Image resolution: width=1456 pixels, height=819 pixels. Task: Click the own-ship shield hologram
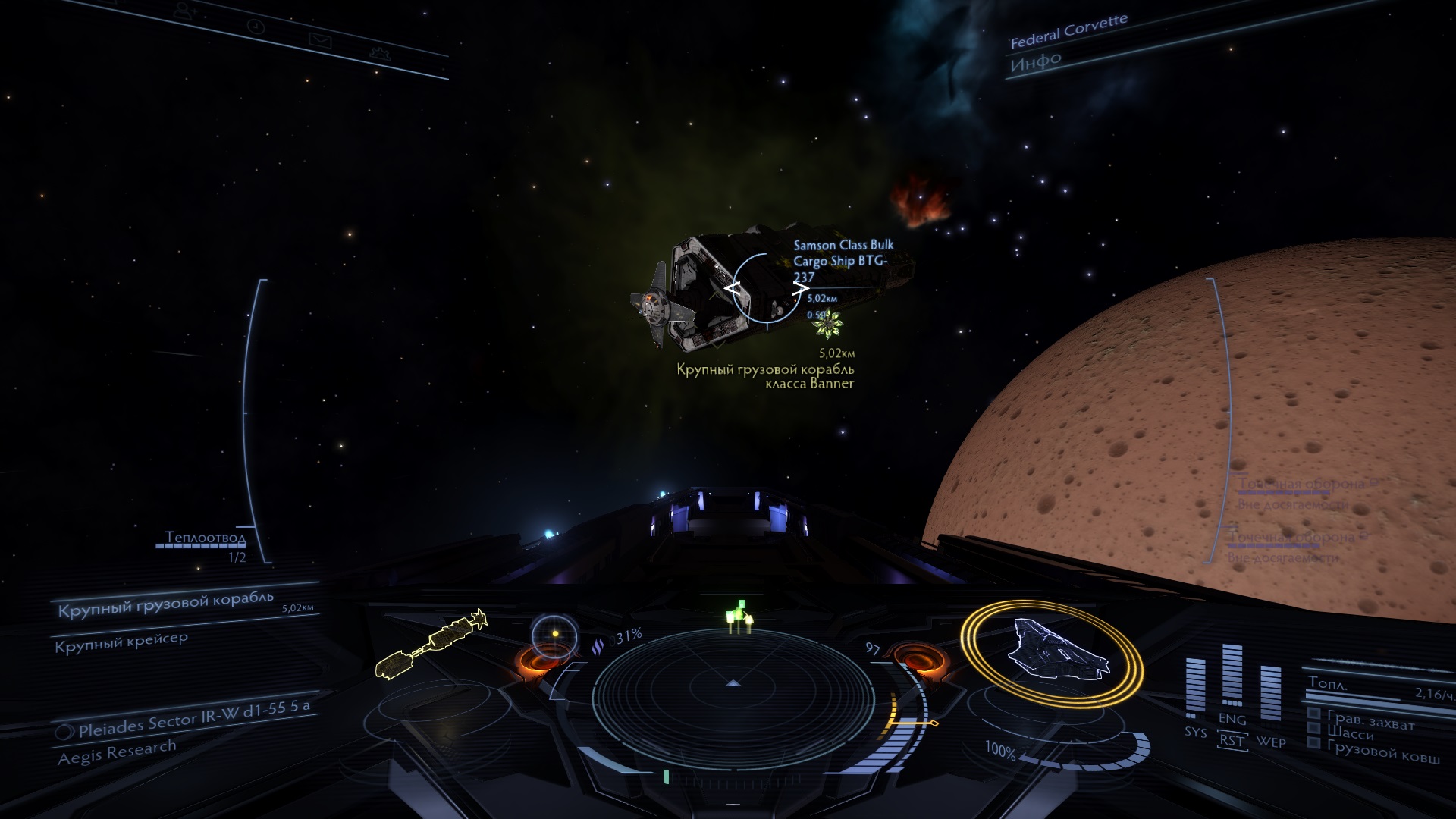[1053, 651]
